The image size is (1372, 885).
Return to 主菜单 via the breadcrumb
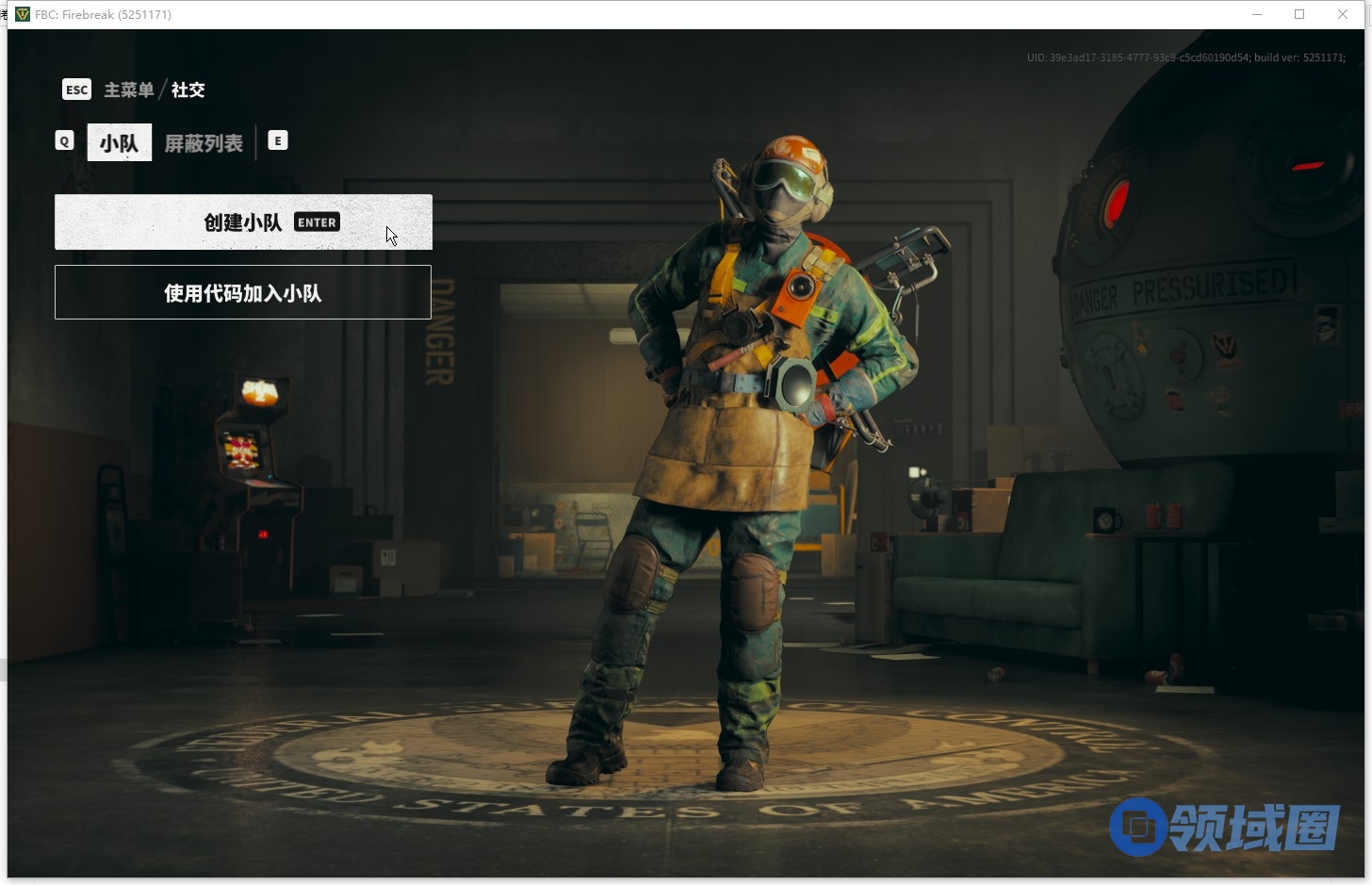click(x=128, y=90)
